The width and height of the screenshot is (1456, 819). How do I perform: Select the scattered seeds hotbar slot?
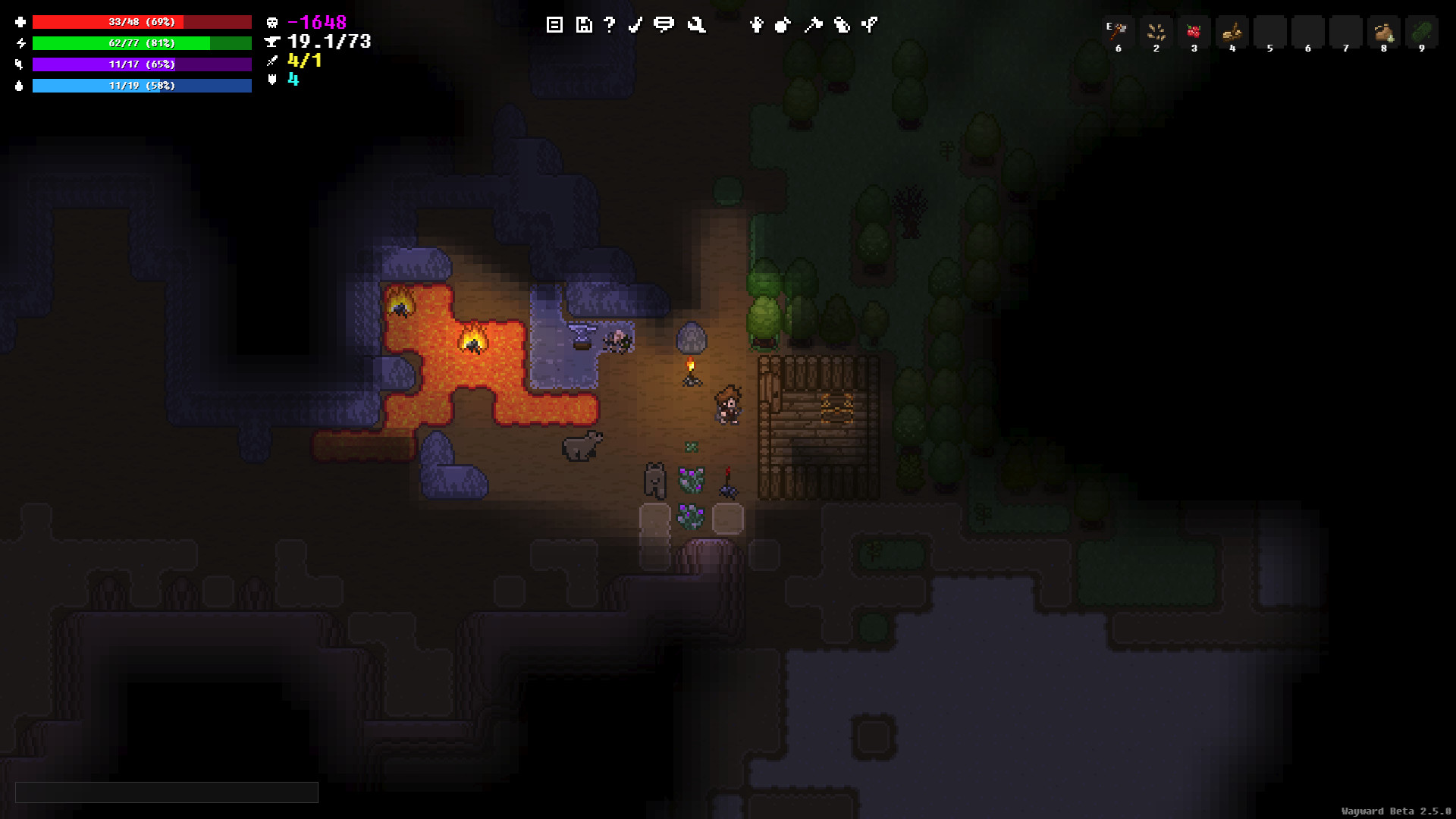1156,33
